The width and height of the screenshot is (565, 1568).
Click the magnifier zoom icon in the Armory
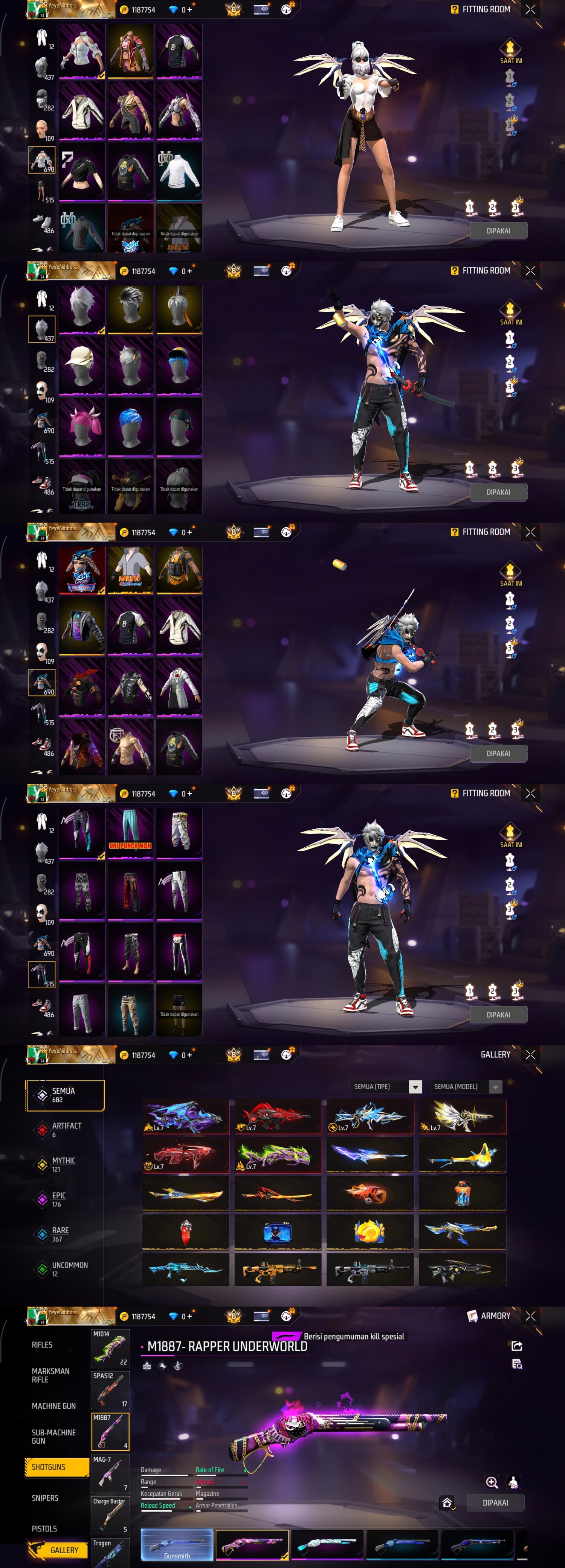click(492, 1482)
